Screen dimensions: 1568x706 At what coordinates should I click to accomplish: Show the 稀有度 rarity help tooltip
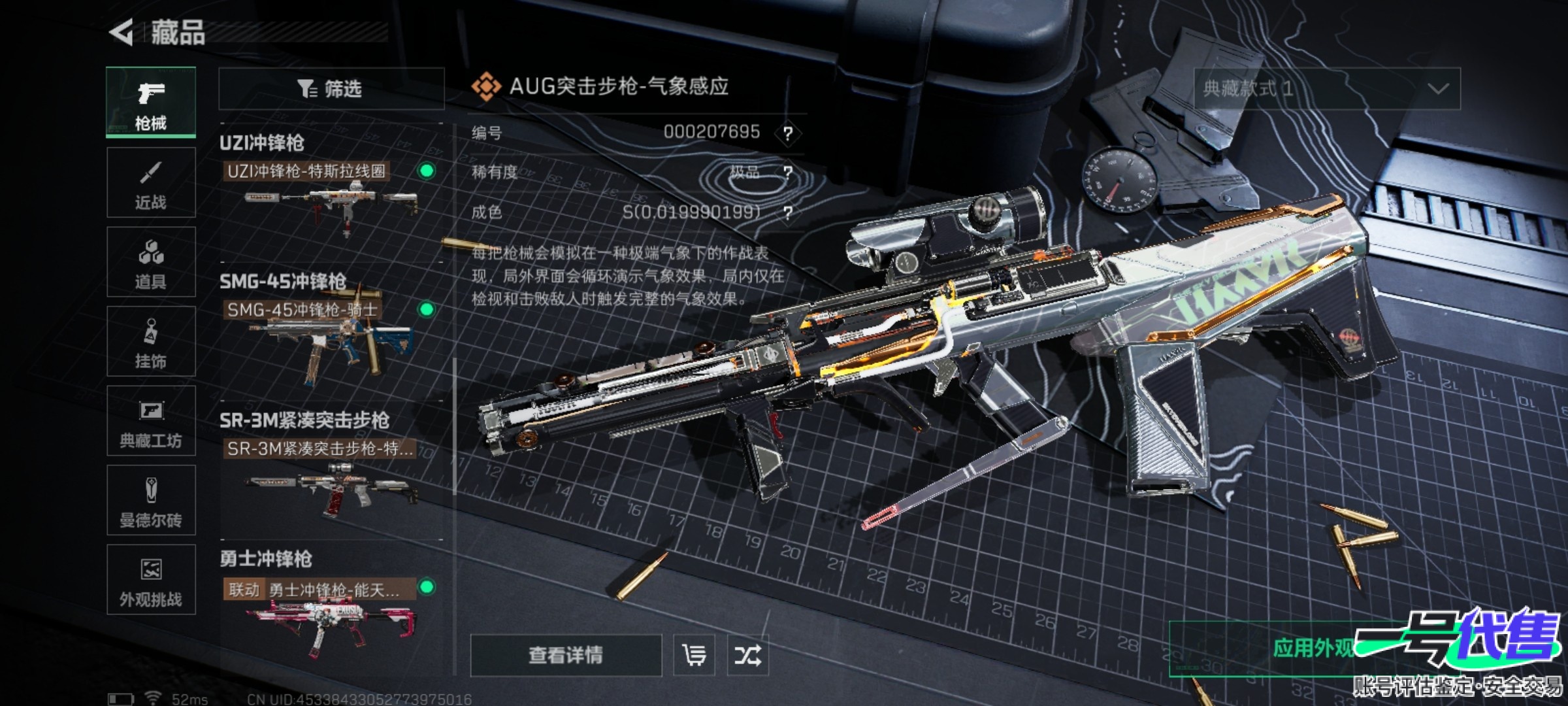coord(788,173)
